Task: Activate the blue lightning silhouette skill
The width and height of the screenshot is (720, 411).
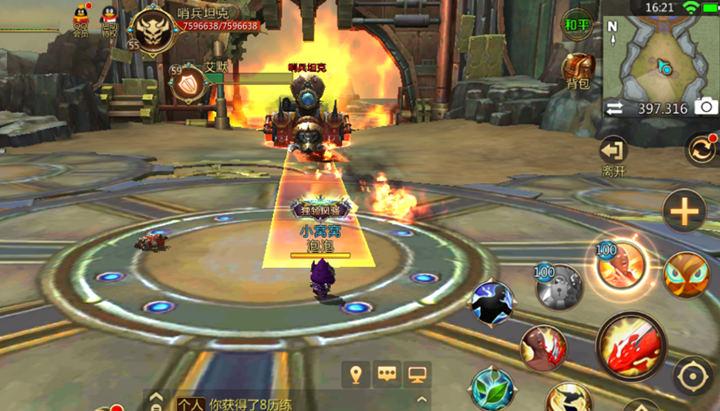Action: [492, 302]
